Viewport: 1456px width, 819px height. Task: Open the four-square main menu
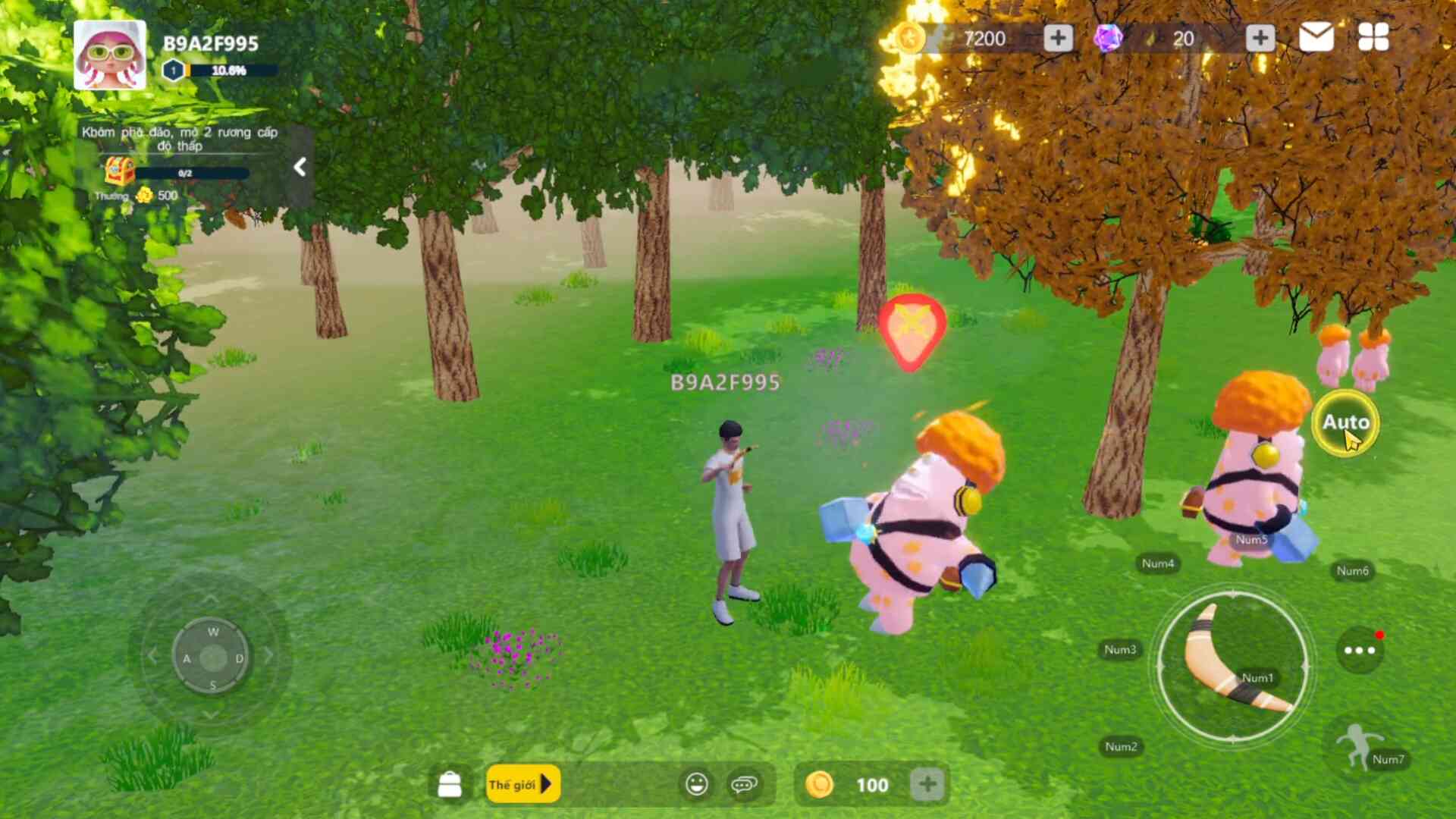click(x=1373, y=37)
